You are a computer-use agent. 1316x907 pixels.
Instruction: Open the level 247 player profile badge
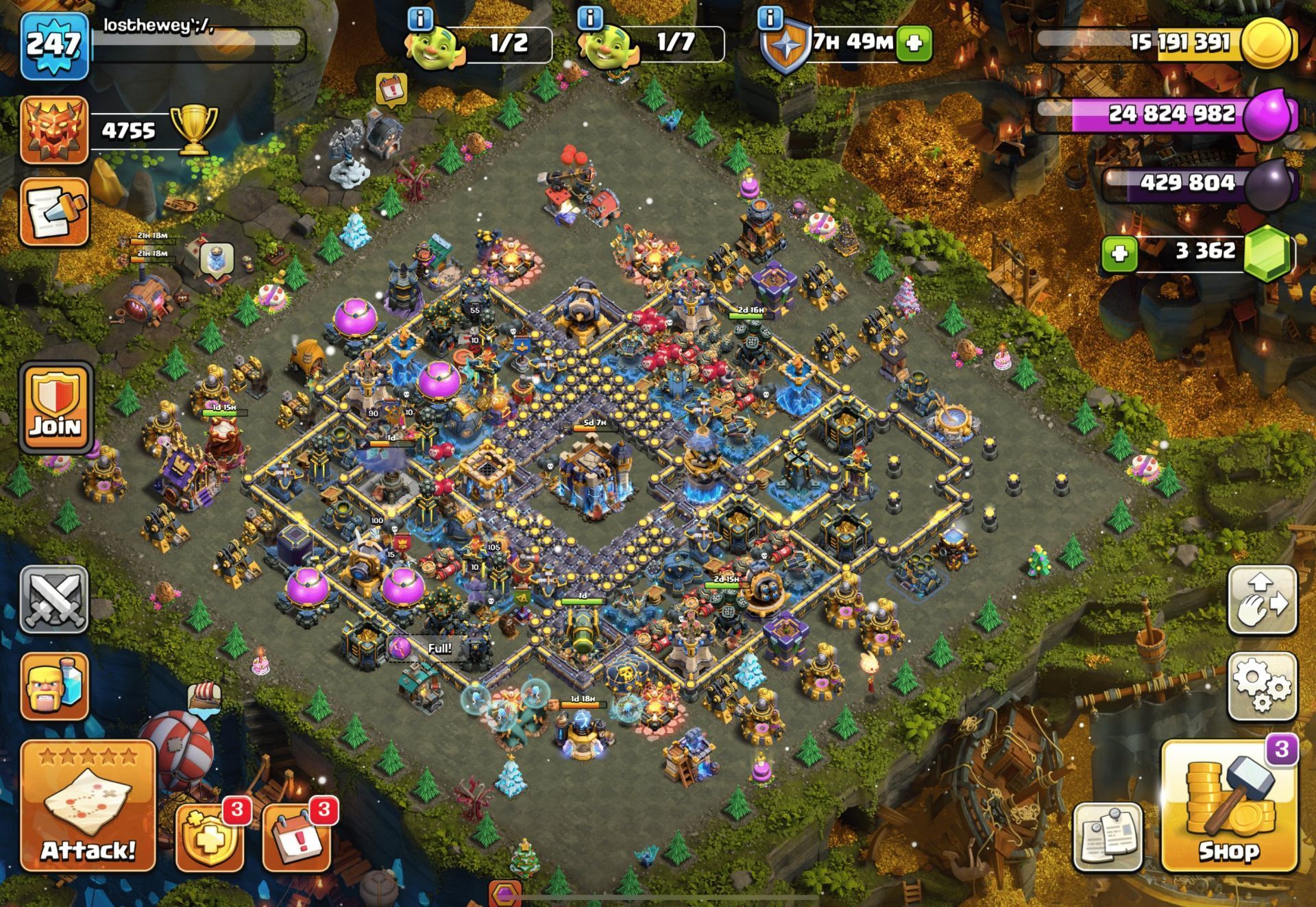pos(55,46)
